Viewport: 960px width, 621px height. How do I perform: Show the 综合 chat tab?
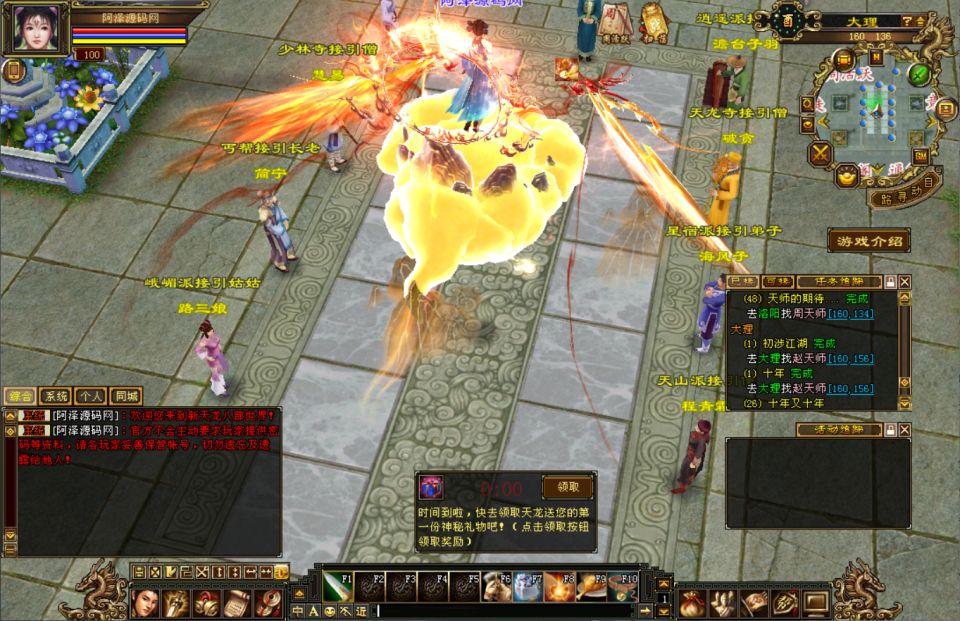click(21, 395)
